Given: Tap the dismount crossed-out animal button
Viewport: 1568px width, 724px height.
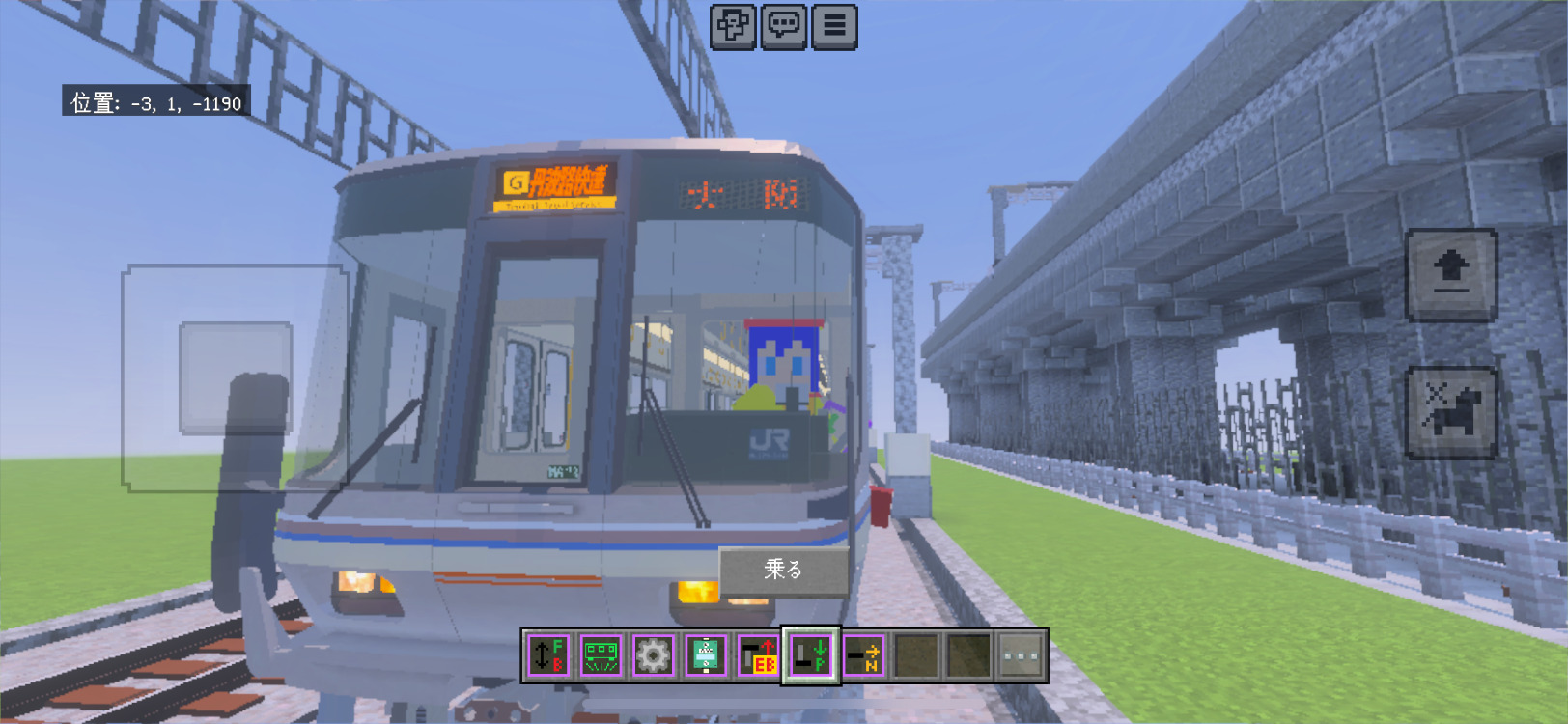Looking at the screenshot, I should coord(1450,411).
